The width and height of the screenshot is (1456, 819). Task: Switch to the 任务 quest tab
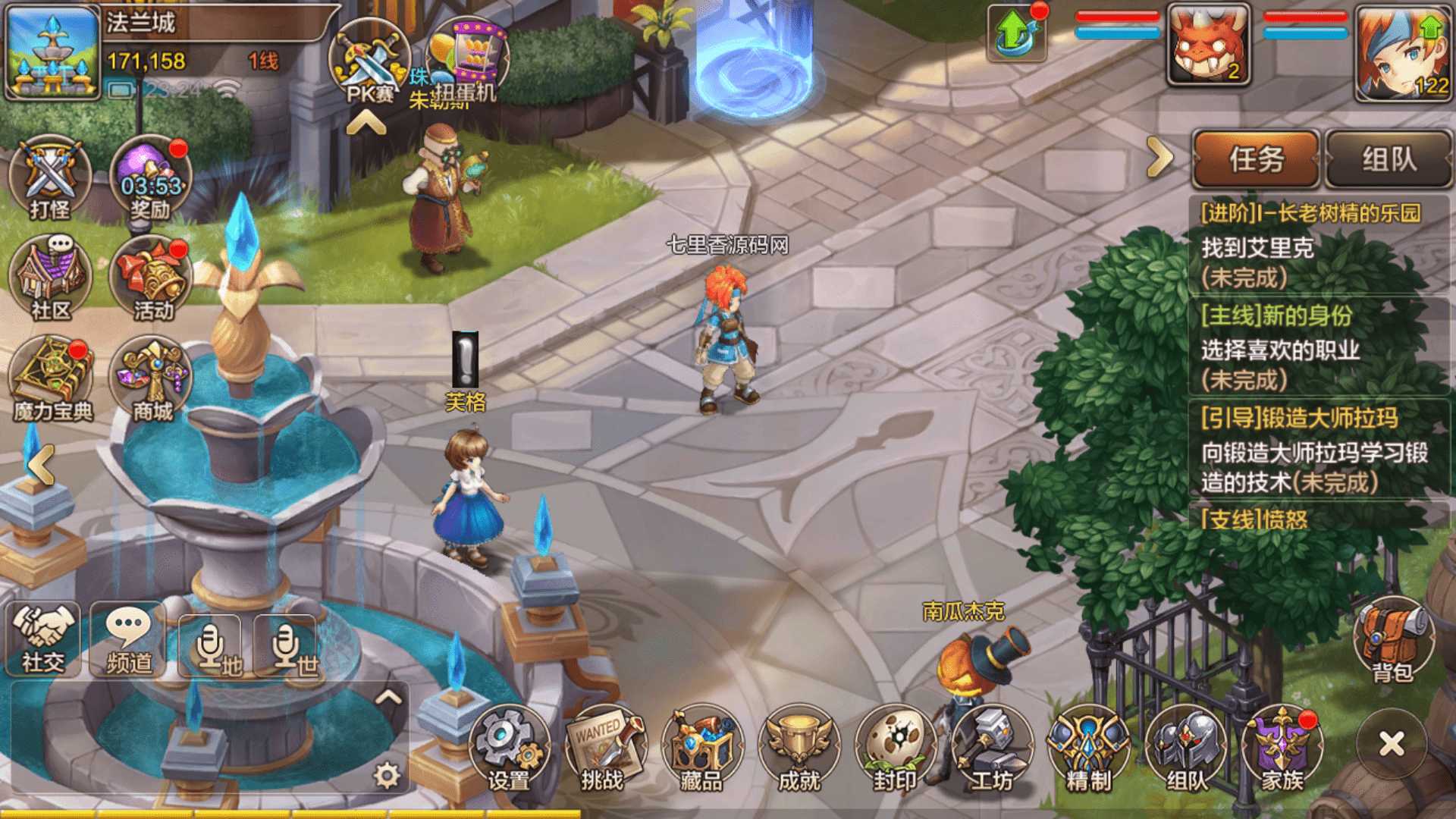click(x=1256, y=159)
